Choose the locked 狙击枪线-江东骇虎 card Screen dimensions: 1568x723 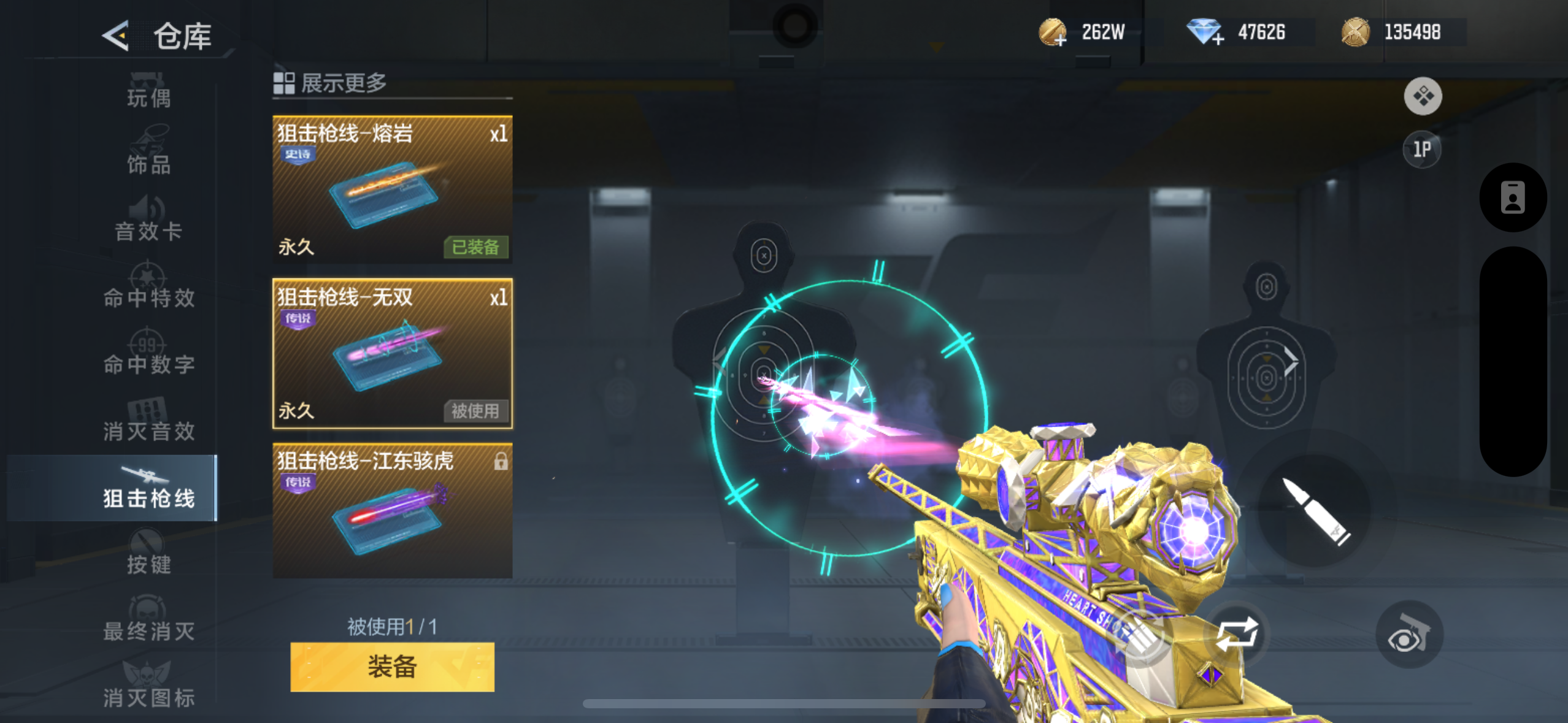click(392, 510)
